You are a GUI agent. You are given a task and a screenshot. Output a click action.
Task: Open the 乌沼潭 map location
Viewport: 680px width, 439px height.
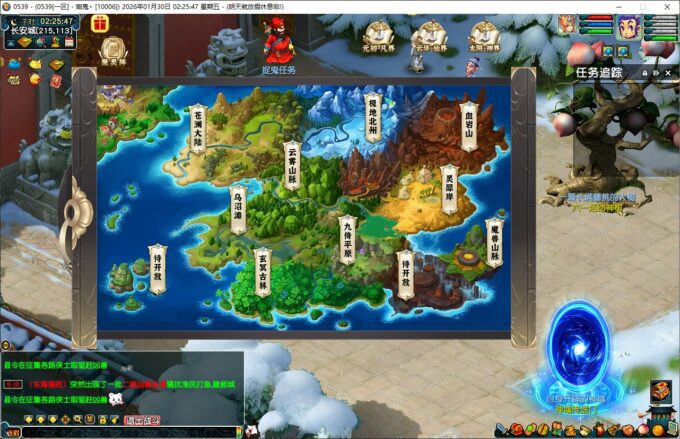point(237,207)
